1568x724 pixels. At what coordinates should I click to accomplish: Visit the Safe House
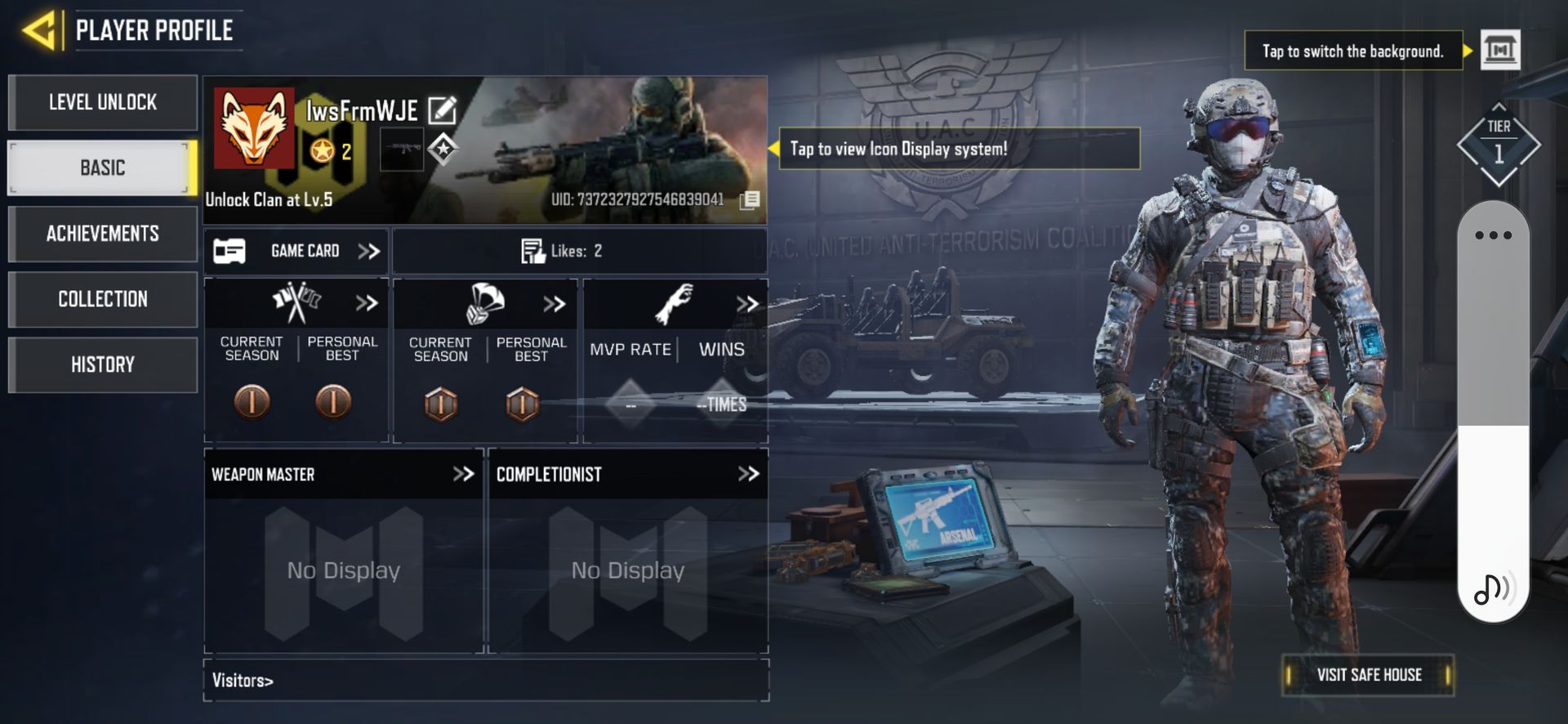1369,675
